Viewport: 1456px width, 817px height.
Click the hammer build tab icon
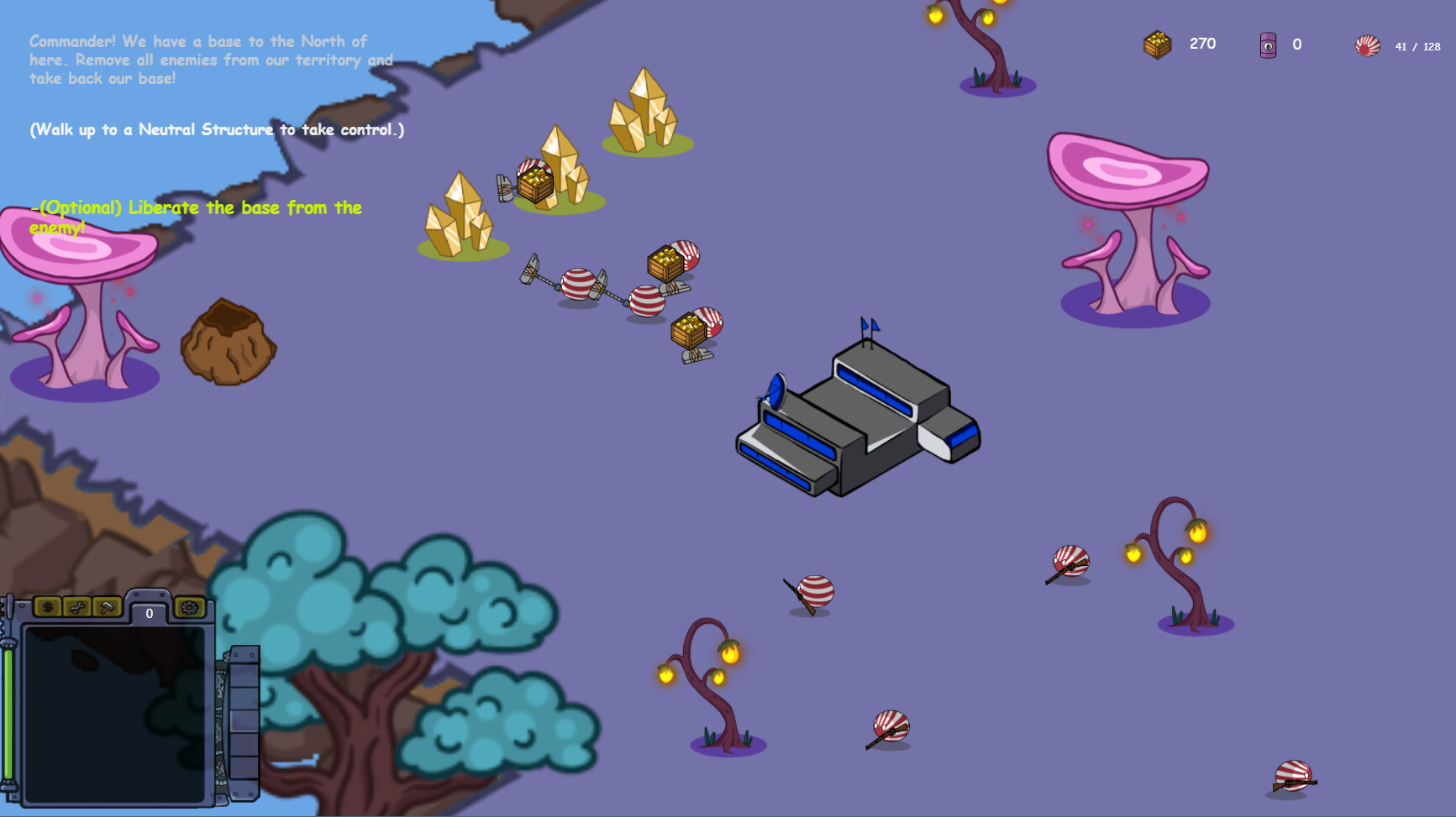(x=106, y=608)
